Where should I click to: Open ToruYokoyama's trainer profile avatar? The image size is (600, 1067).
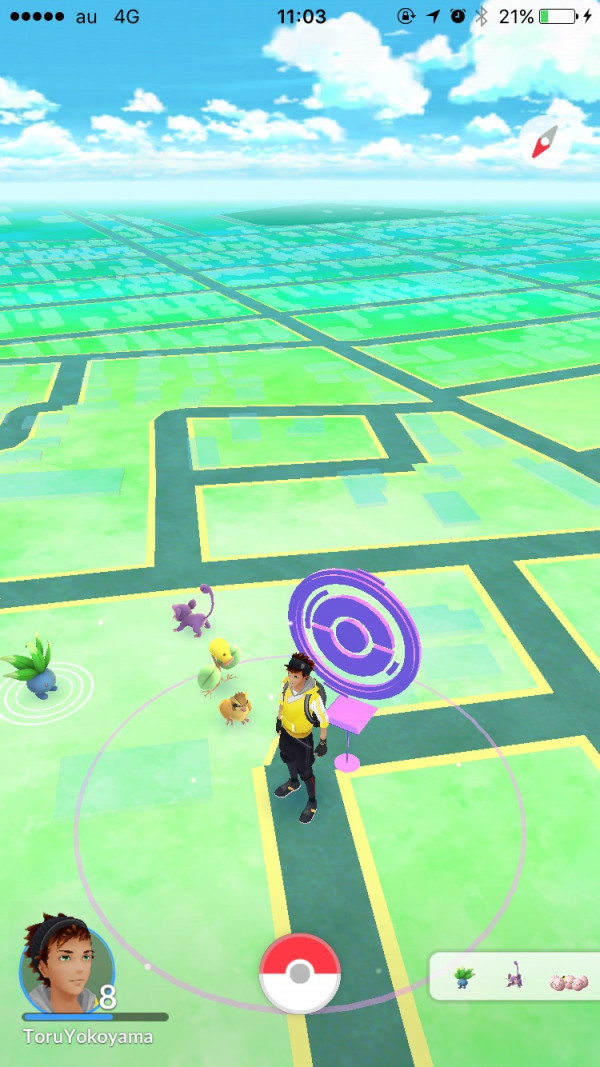pyautogui.click(x=66, y=963)
